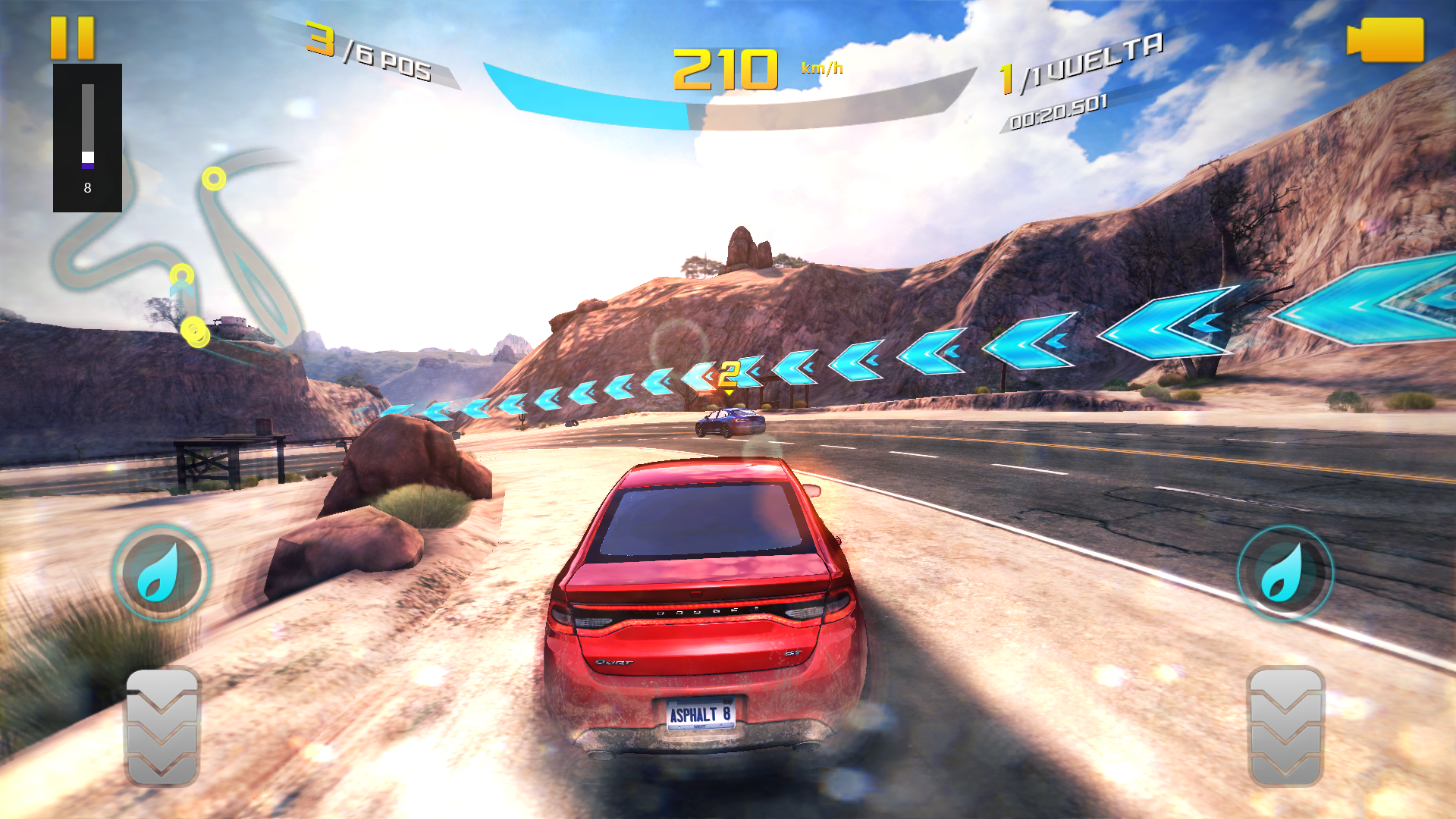Image resolution: width=1456 pixels, height=819 pixels.
Task: Pause the race
Action: click(73, 38)
